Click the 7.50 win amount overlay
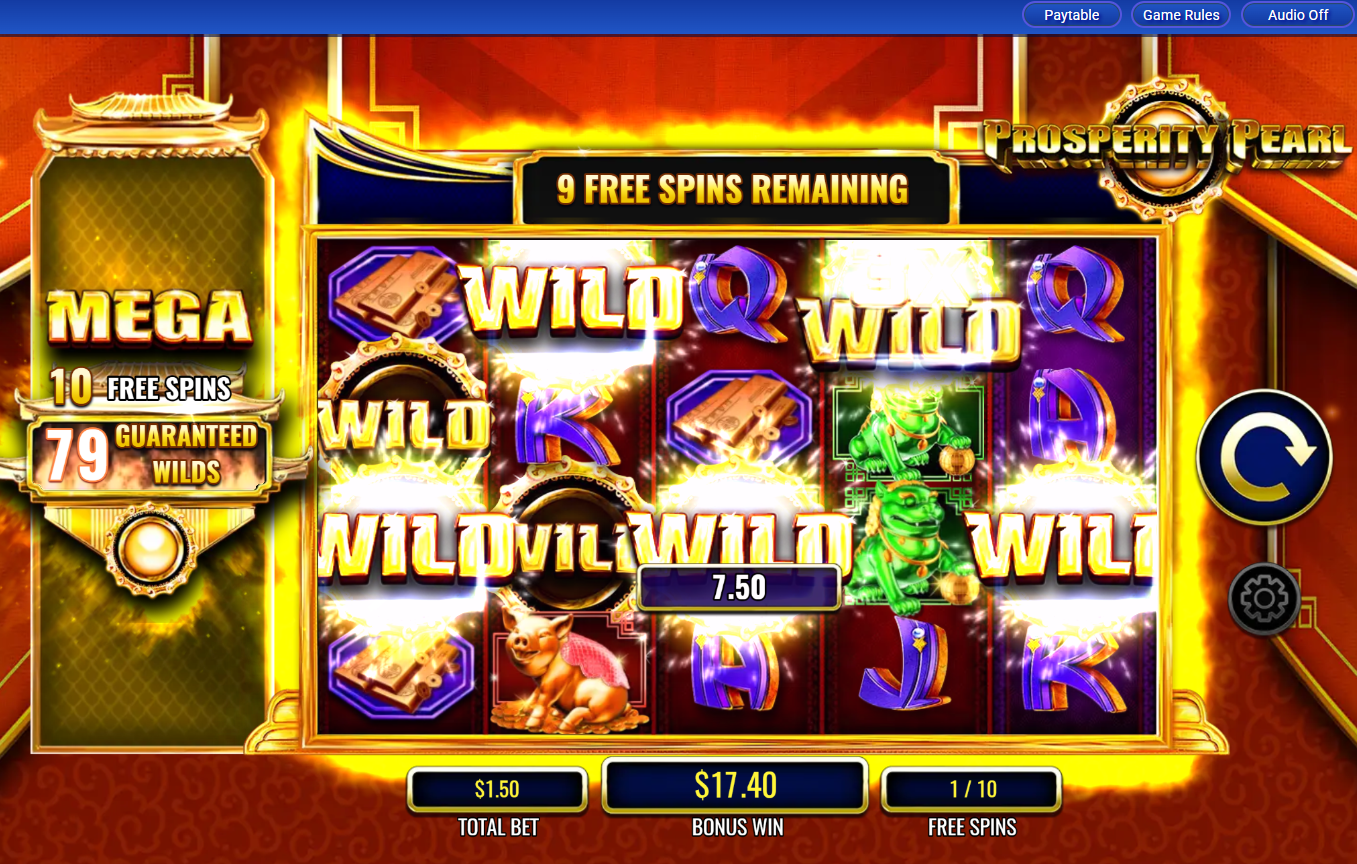Image resolution: width=1357 pixels, height=864 pixels. [x=740, y=588]
